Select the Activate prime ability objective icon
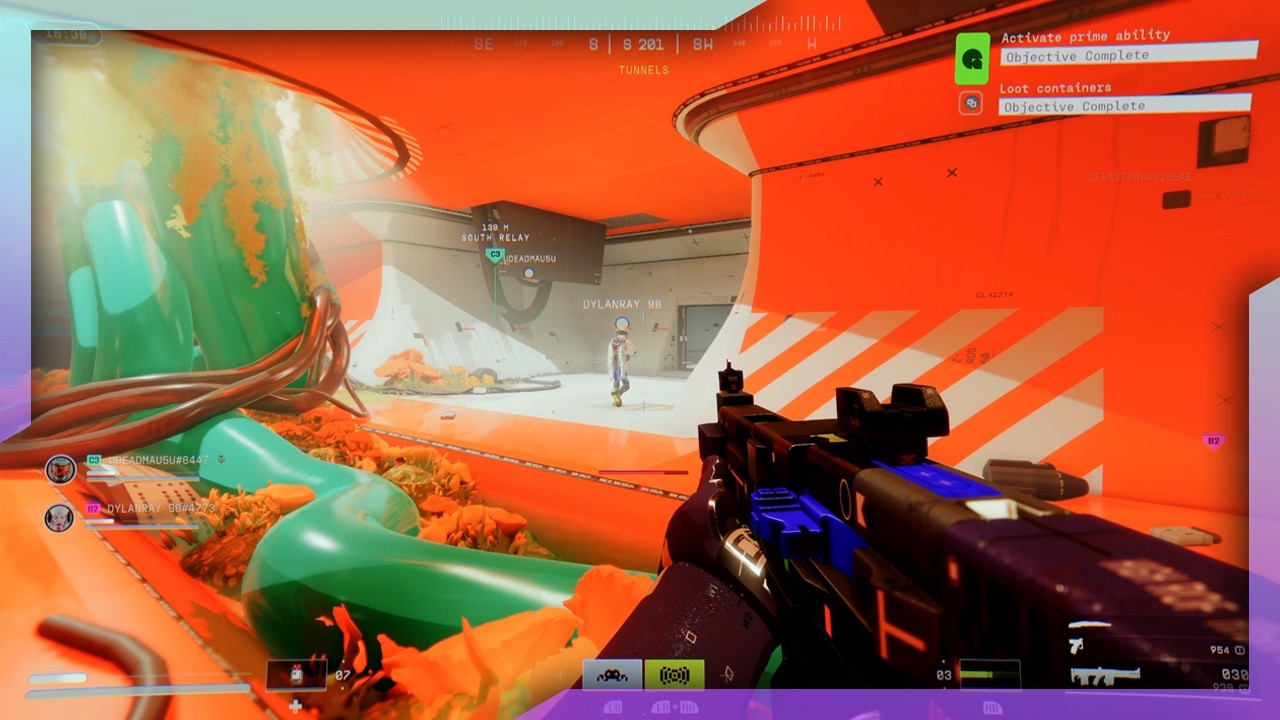The image size is (1280, 720). click(x=972, y=59)
